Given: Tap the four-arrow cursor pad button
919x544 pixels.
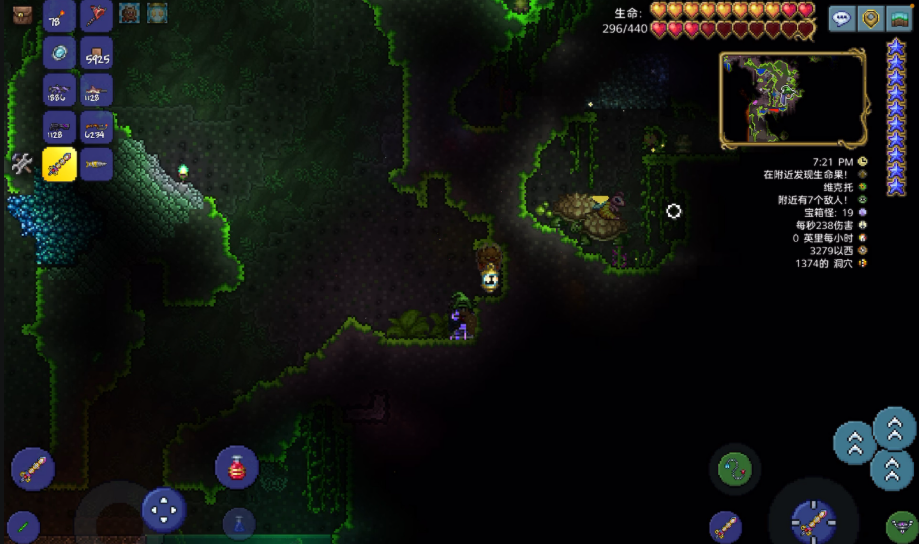Looking at the screenshot, I should [x=164, y=510].
